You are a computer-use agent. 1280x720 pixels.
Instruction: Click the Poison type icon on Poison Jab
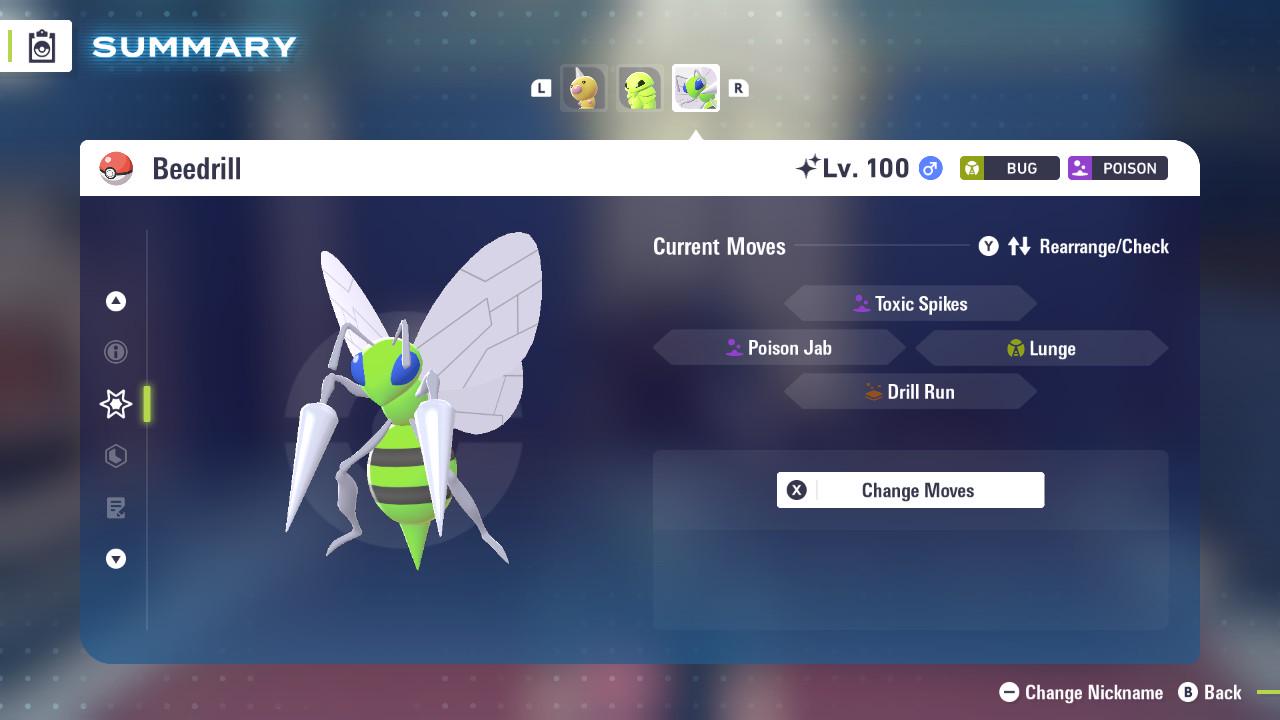click(732, 347)
